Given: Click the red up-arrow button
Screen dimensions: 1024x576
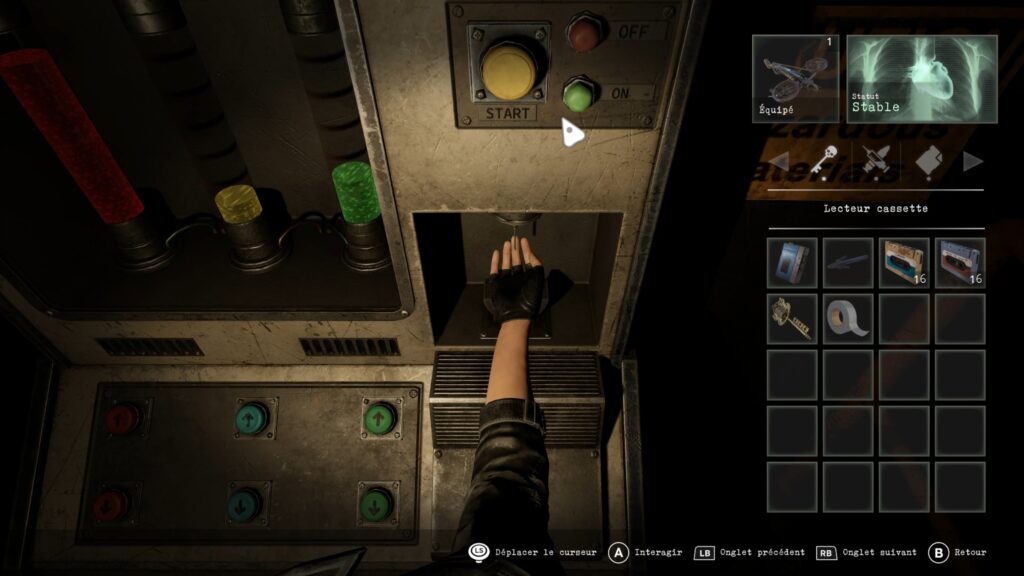Looking at the screenshot, I should tap(123, 418).
